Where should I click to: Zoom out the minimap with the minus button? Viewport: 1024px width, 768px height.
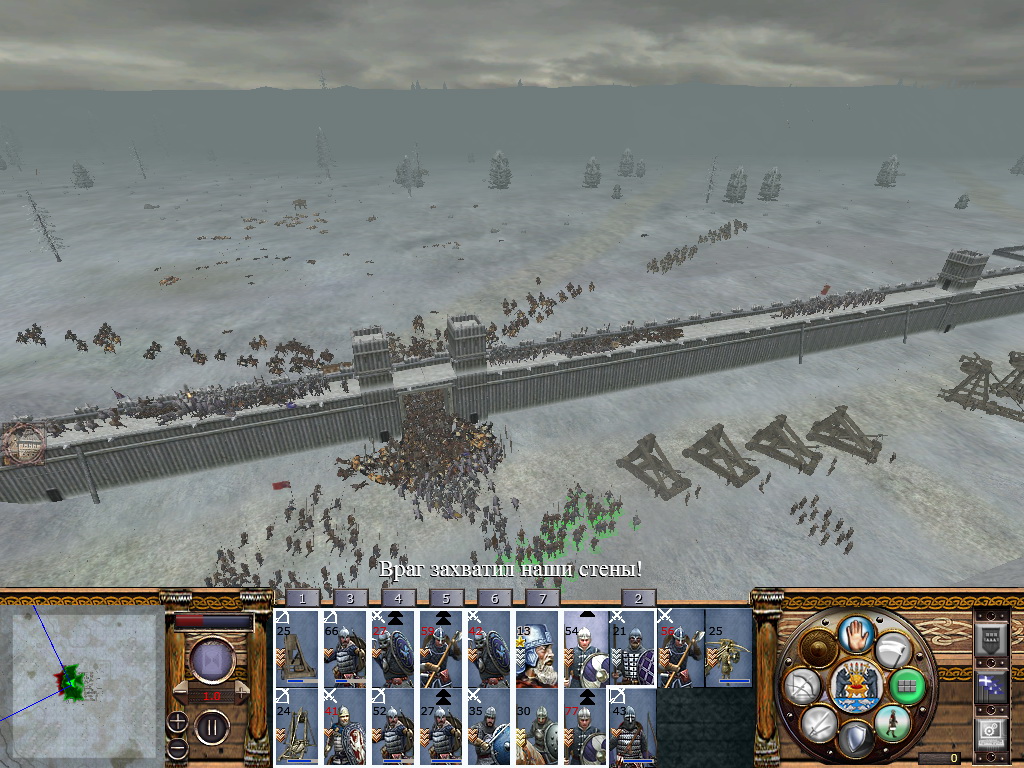tap(178, 746)
